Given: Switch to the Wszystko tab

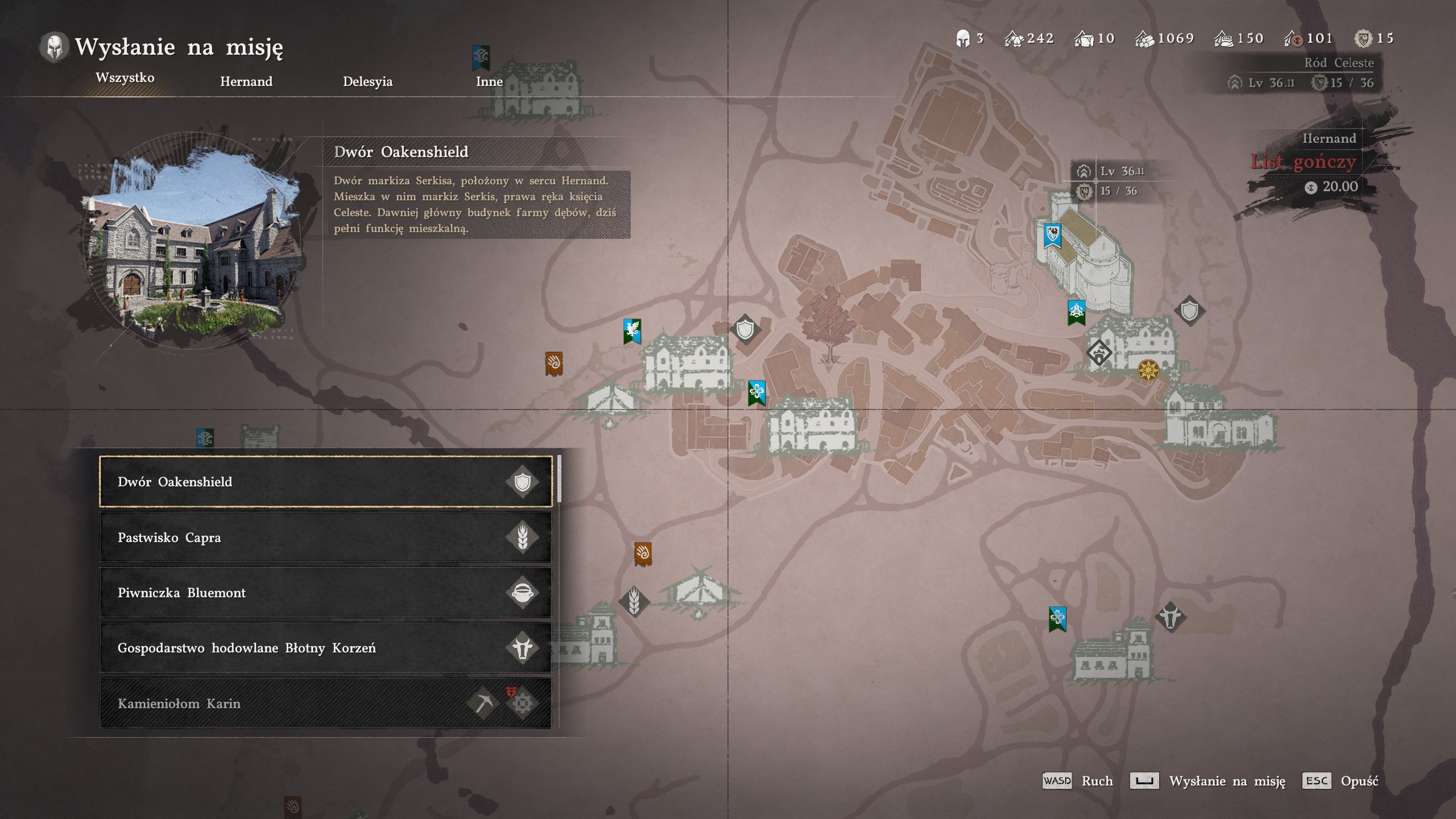Looking at the screenshot, I should [125, 78].
